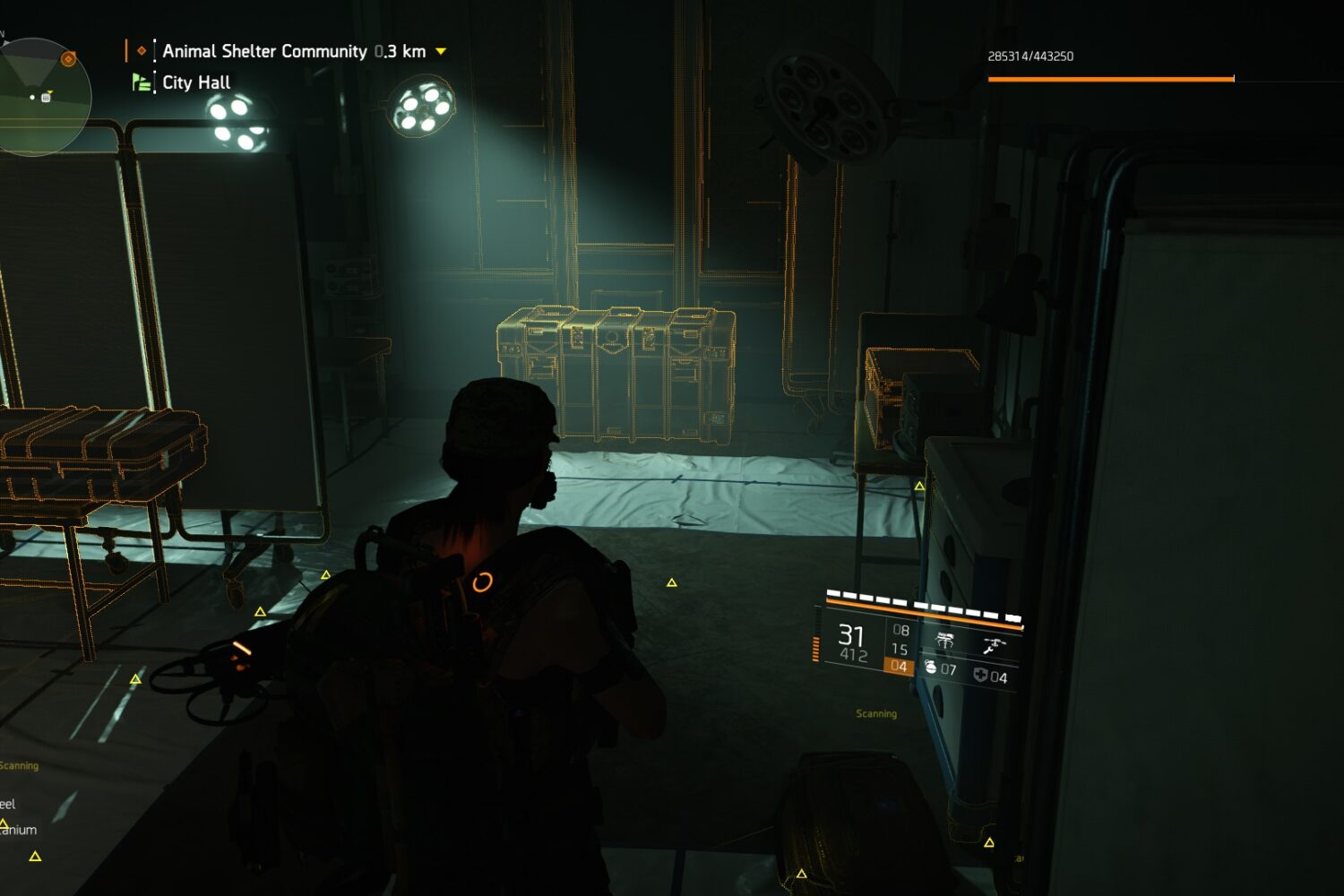Screen dimensions: 1344x896
Task: Activate the hive skill icon
Action: [944, 640]
